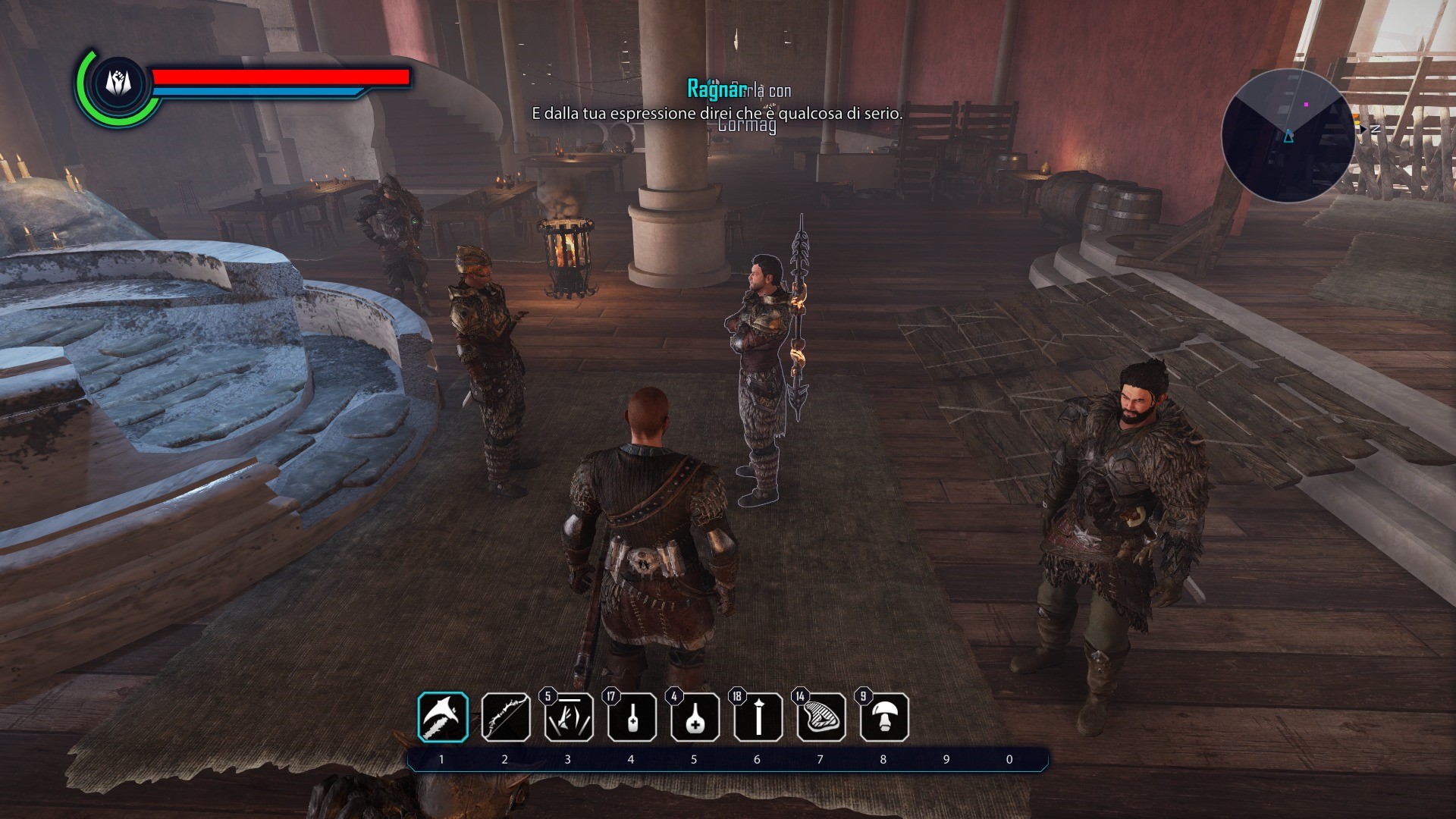Use the herb bundle in slot 3
Image resolution: width=1456 pixels, height=819 pixels.
tap(569, 717)
